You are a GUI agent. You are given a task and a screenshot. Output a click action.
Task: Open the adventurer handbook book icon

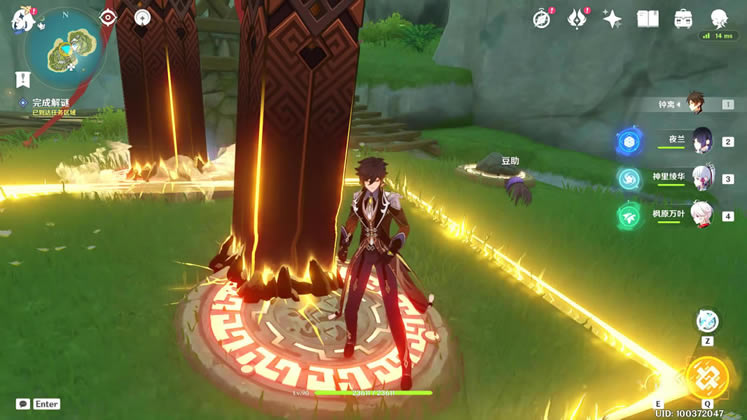[648, 19]
